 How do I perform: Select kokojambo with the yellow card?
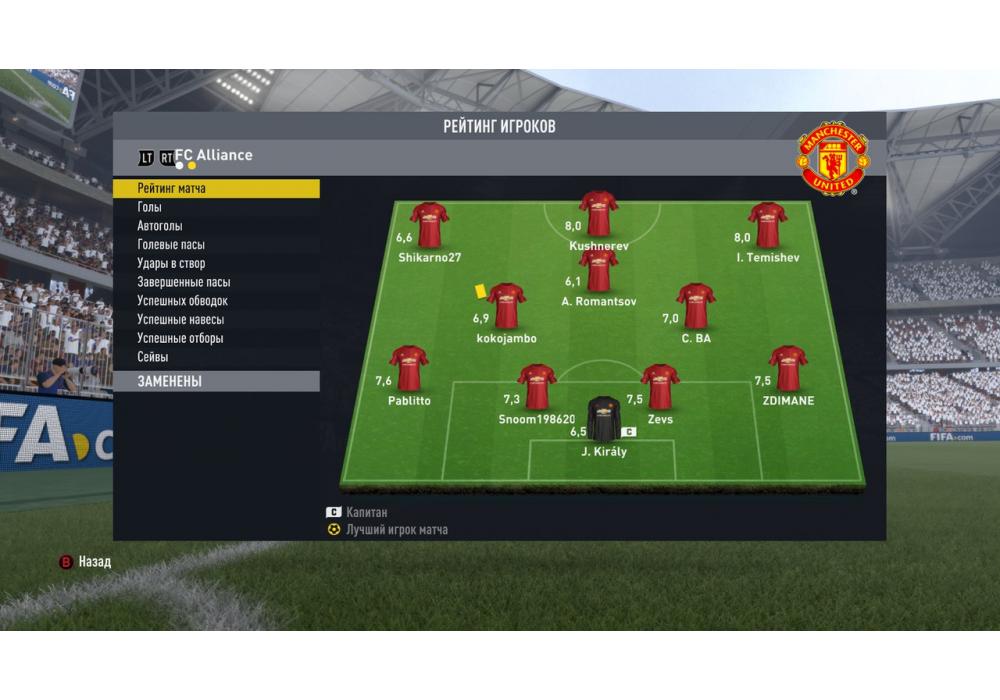(506, 306)
